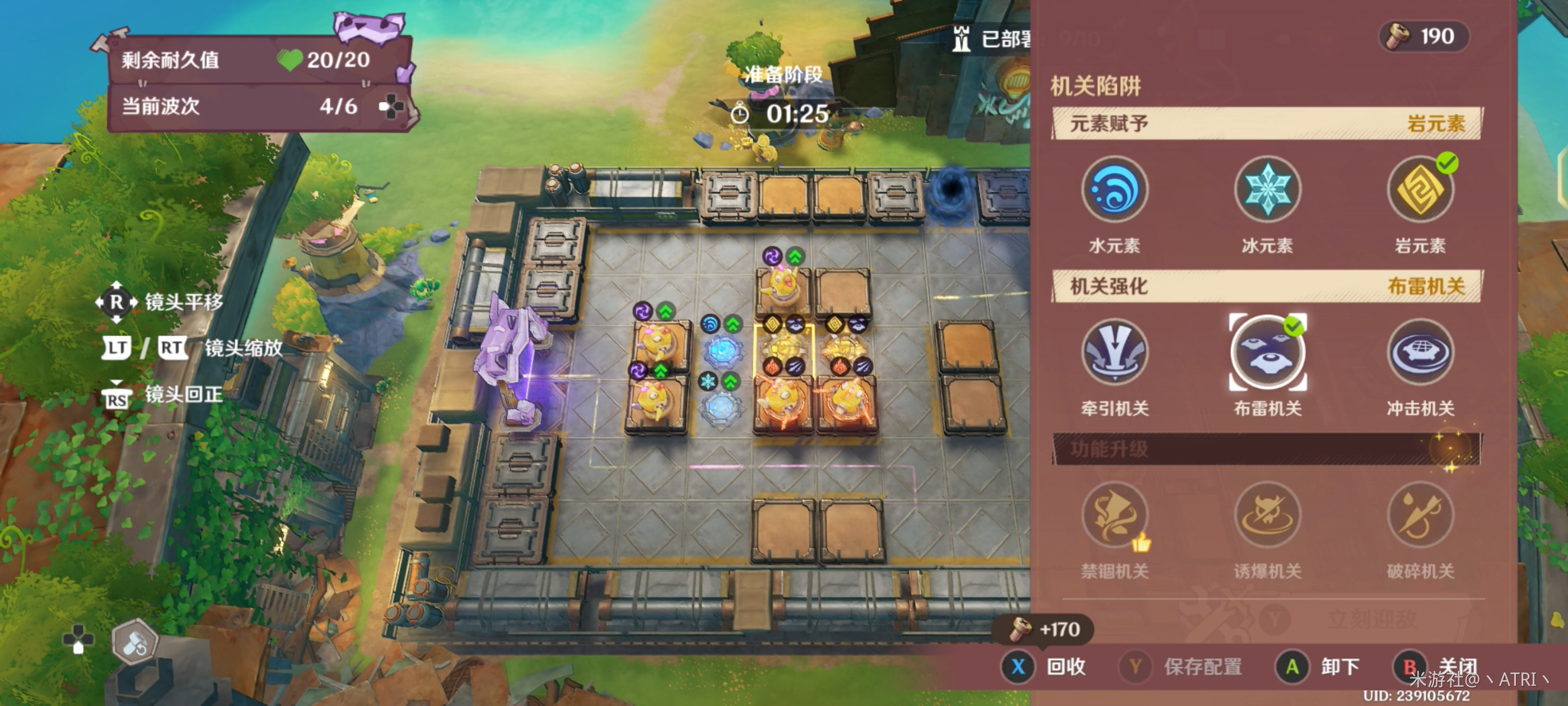Select the blue Hydro trap tile
This screenshot has width=1568, height=706.
tap(722, 351)
